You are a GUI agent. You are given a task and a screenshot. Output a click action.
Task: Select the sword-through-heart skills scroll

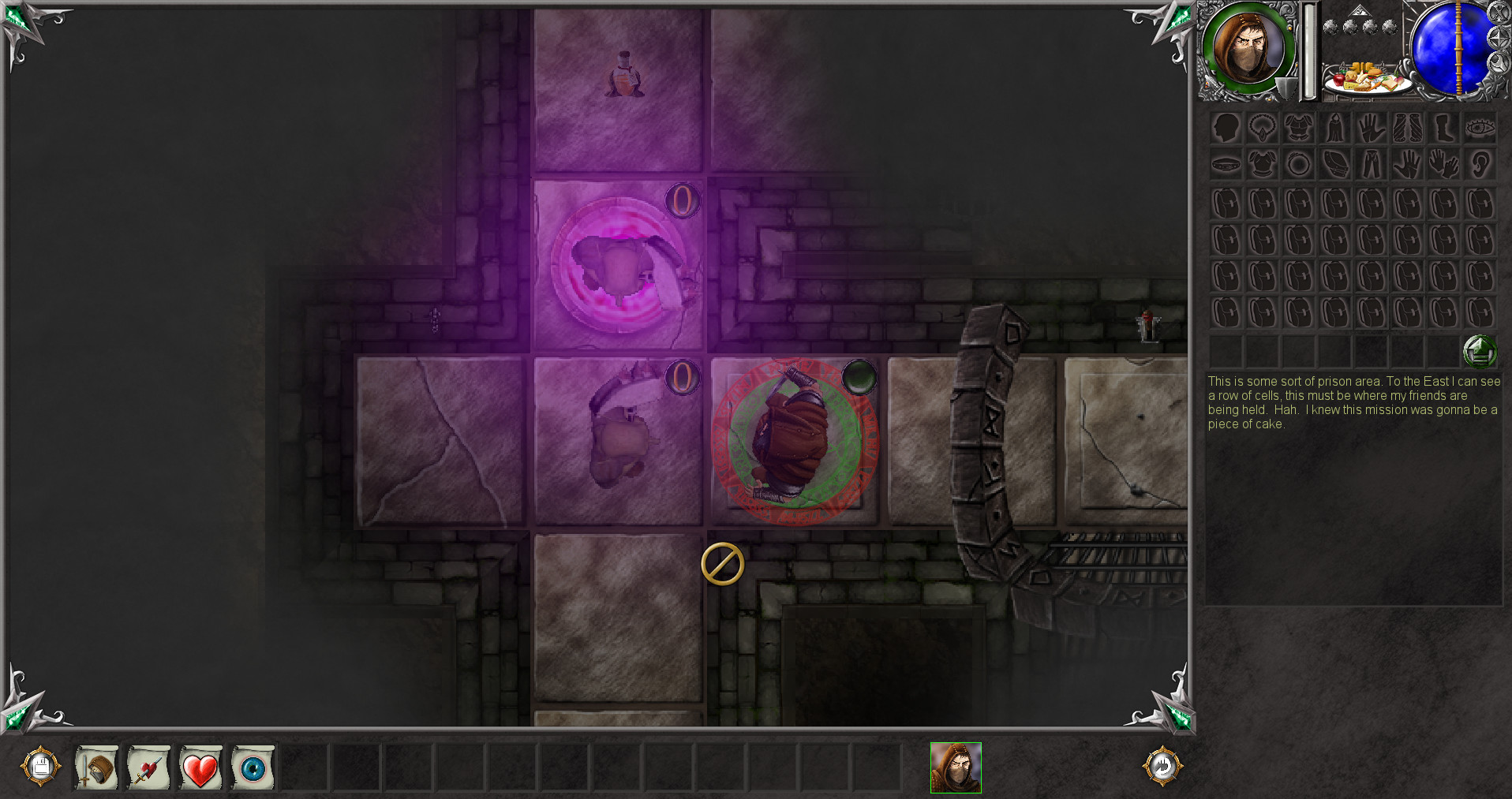pyautogui.click(x=148, y=767)
